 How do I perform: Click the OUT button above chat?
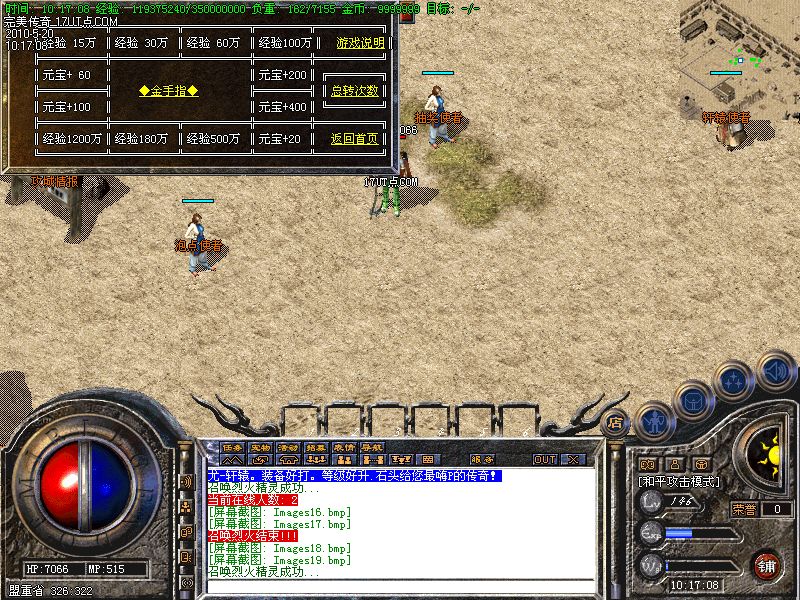click(x=545, y=460)
